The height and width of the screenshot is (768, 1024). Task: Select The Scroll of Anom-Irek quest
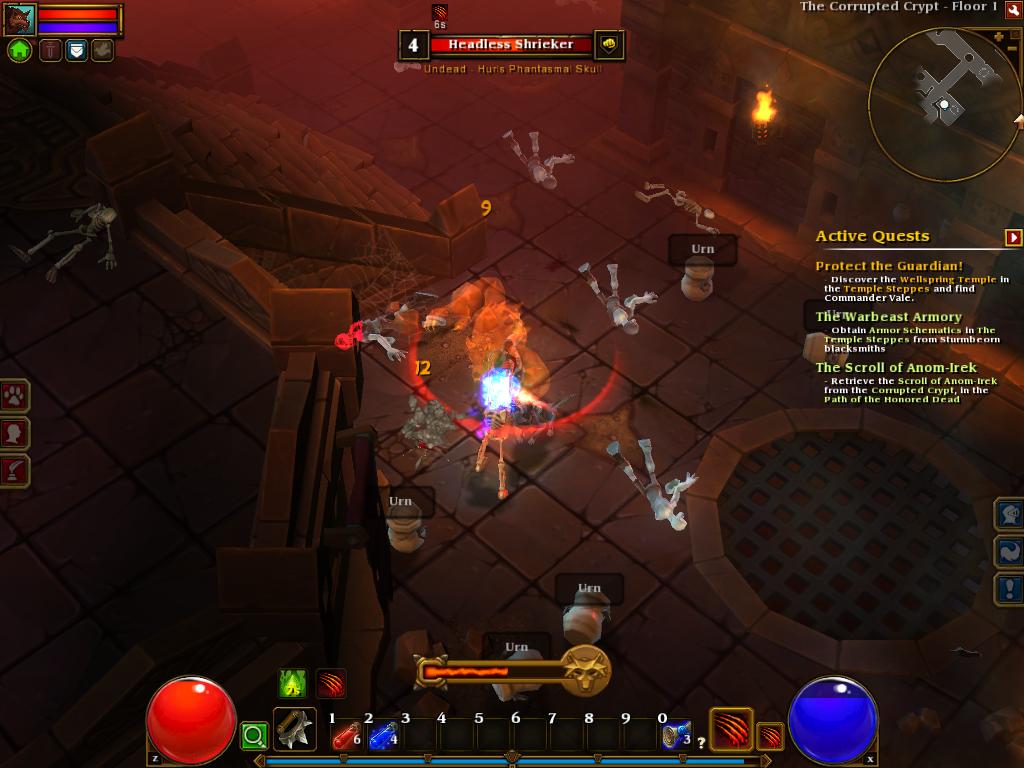coord(895,368)
